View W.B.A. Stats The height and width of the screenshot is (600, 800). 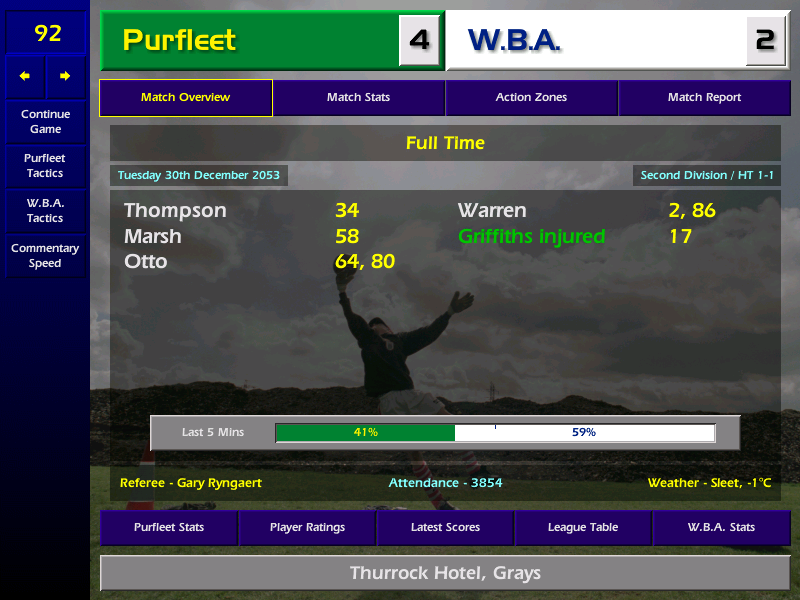(721, 527)
